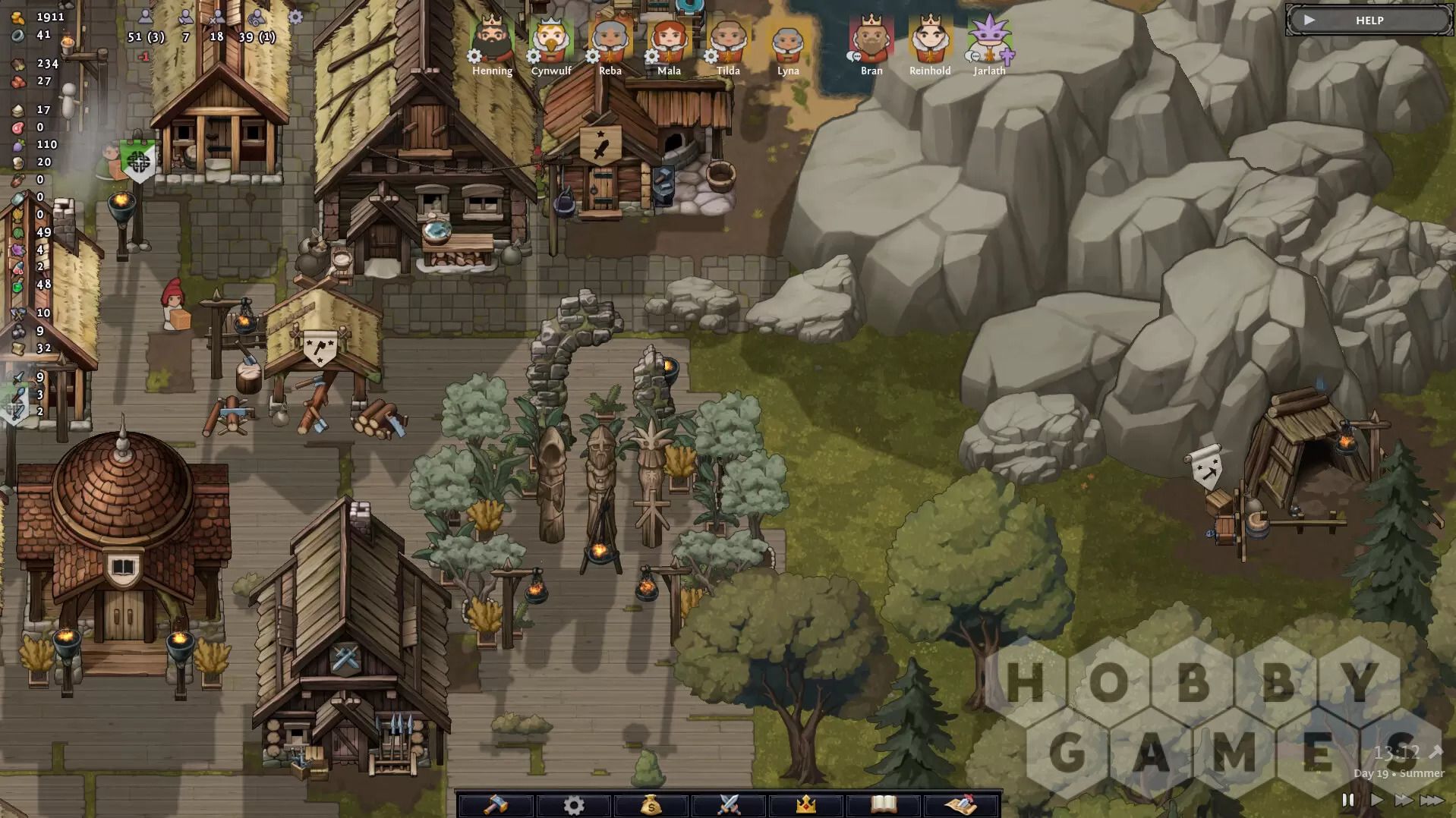Image resolution: width=1456 pixels, height=818 pixels.
Task: Pause the game speed
Action: pos(1348,800)
